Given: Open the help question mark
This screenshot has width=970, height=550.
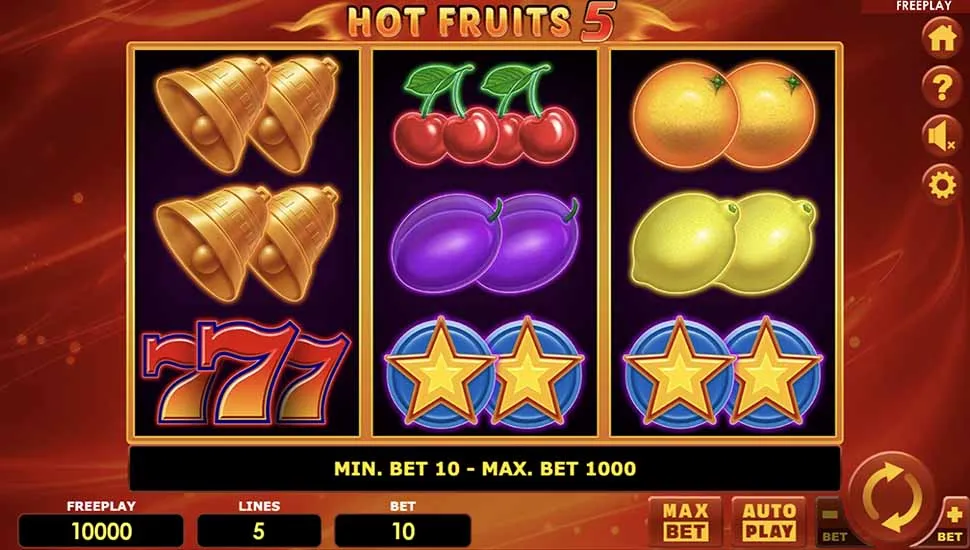Looking at the screenshot, I should [941, 88].
